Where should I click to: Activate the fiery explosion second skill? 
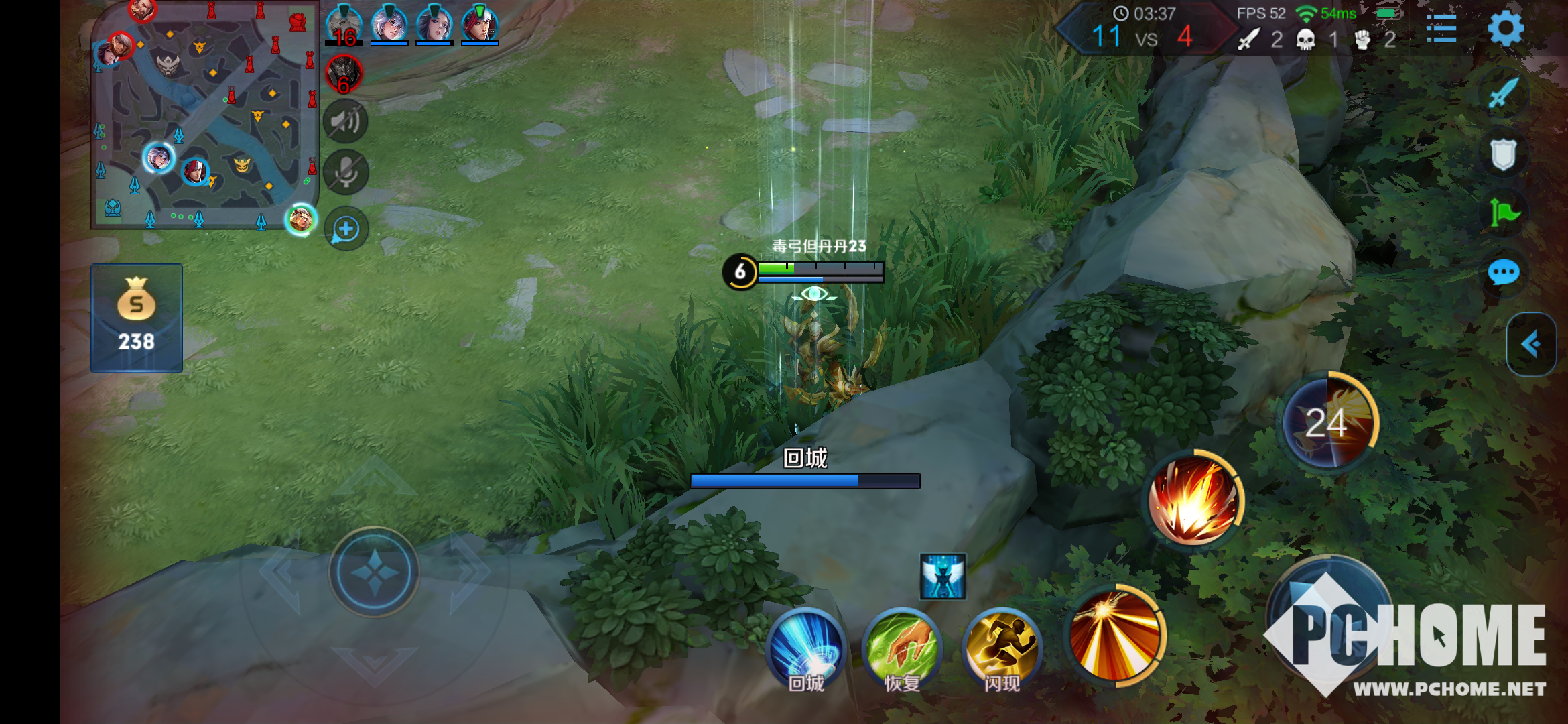pyautogui.click(x=1193, y=499)
